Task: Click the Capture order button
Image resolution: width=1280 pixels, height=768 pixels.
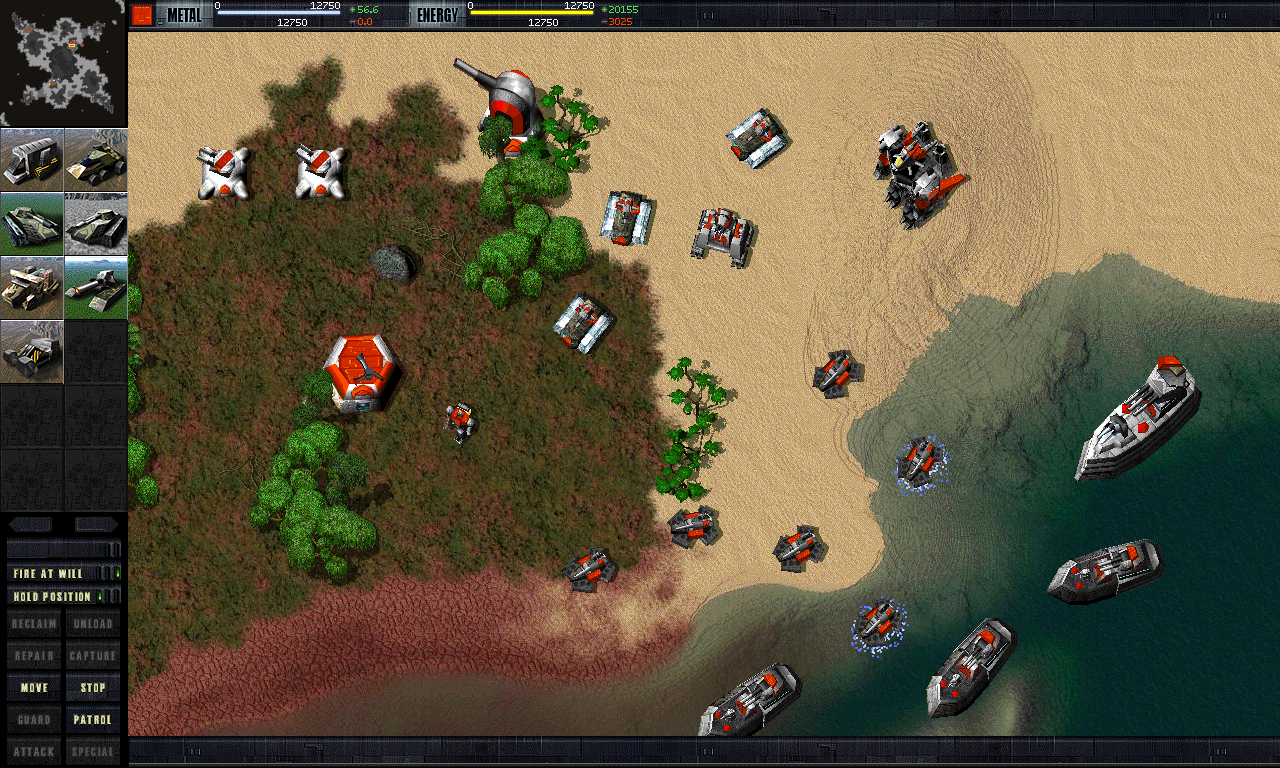Action: (x=93, y=656)
